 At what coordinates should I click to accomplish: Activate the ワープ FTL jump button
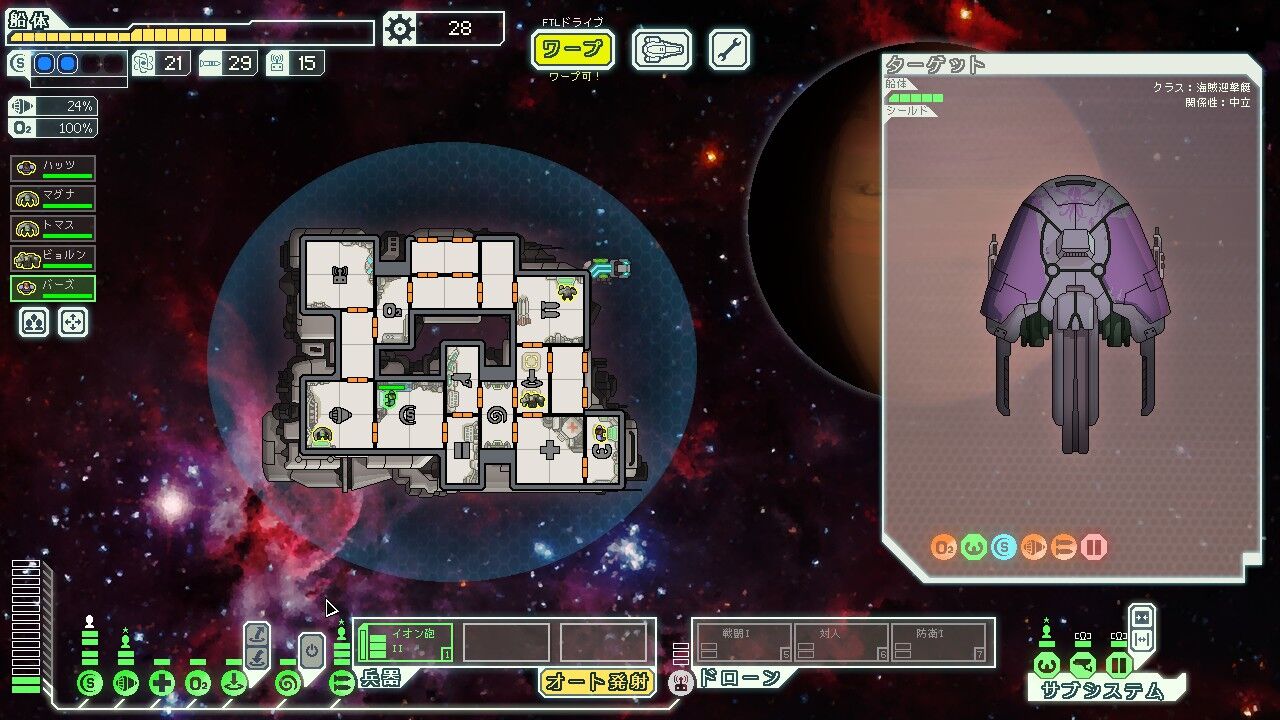click(x=572, y=49)
